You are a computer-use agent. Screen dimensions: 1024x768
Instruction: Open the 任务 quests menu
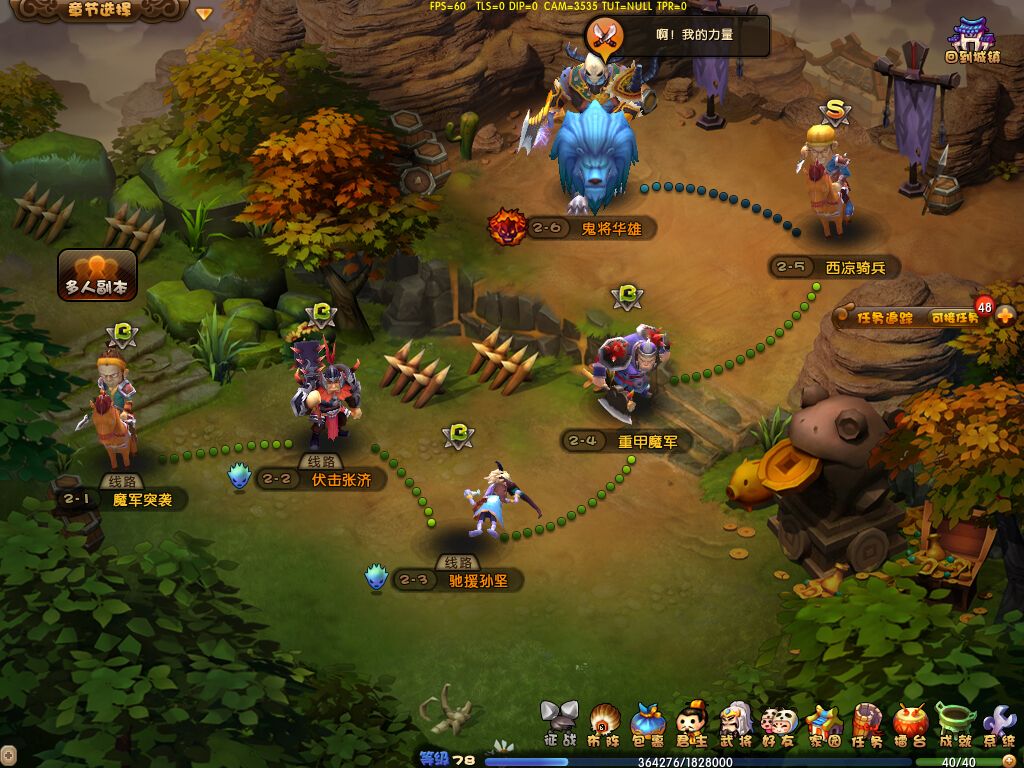pyautogui.click(x=867, y=724)
